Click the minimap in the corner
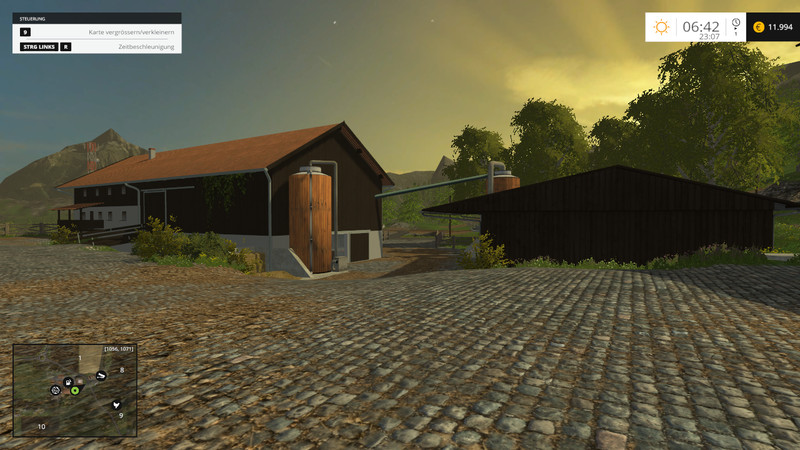 click(x=74, y=390)
